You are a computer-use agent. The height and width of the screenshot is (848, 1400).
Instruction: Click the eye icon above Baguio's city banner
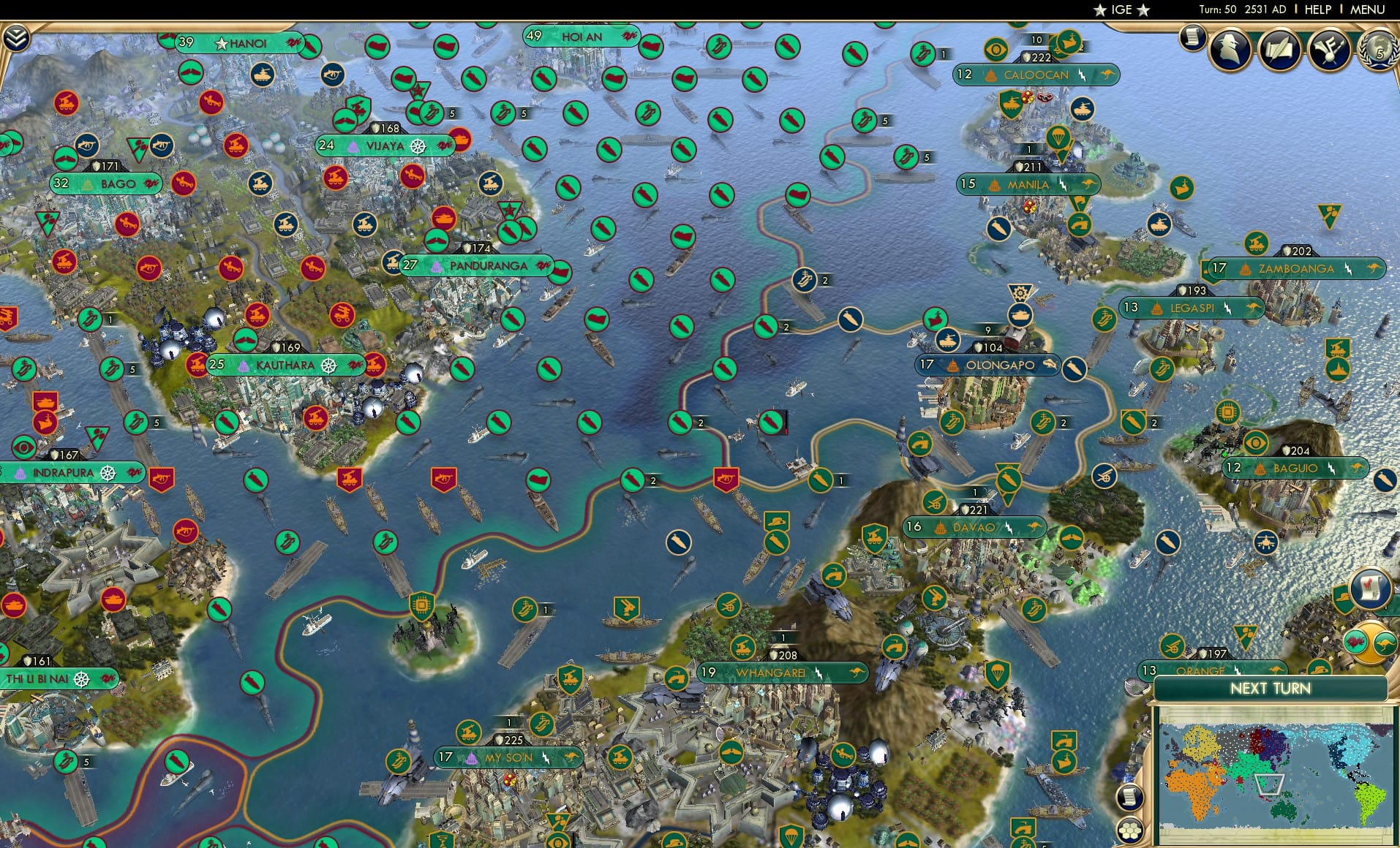[1257, 444]
